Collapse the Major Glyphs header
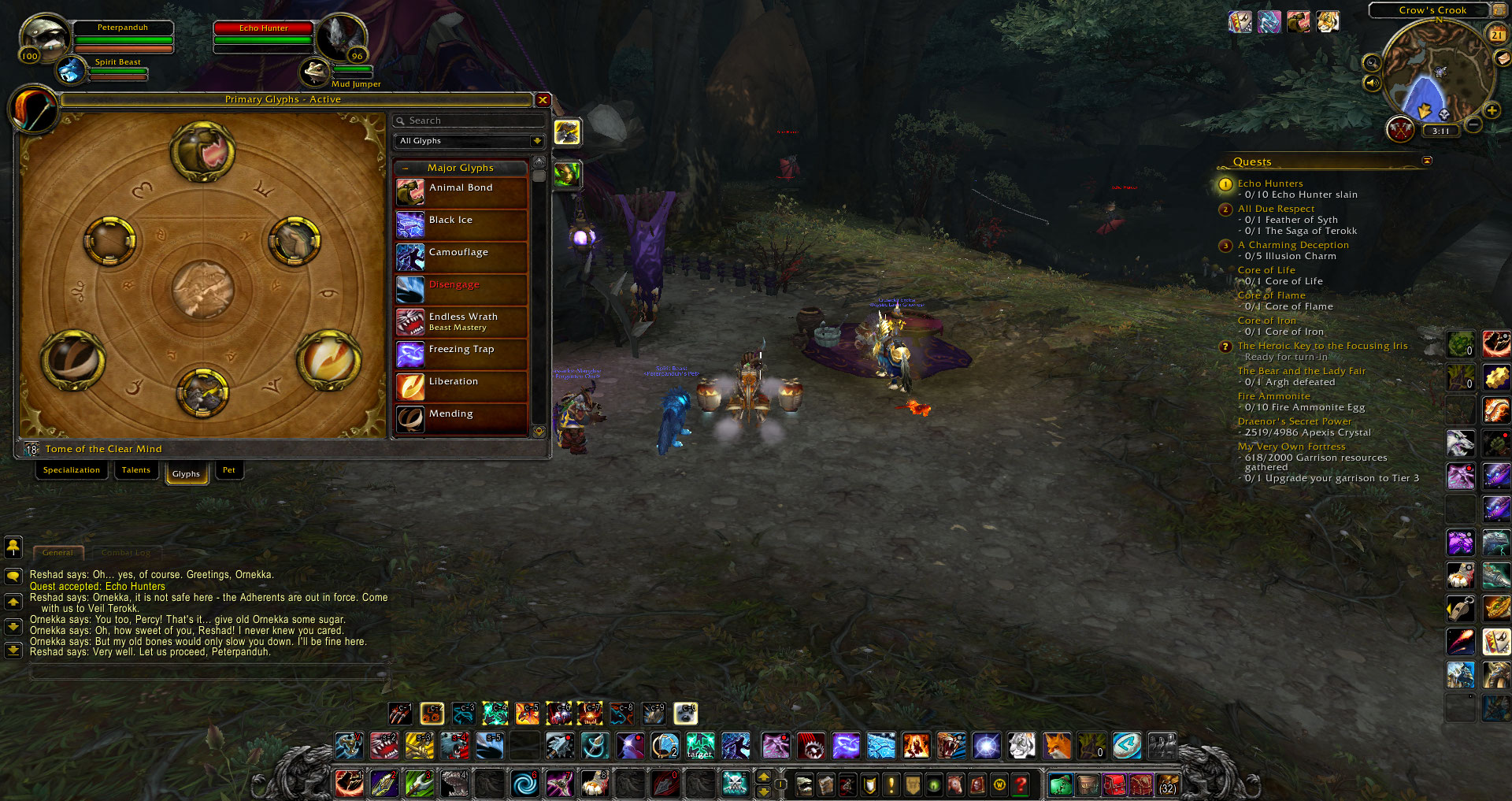This screenshot has width=1512, height=801. [406, 168]
